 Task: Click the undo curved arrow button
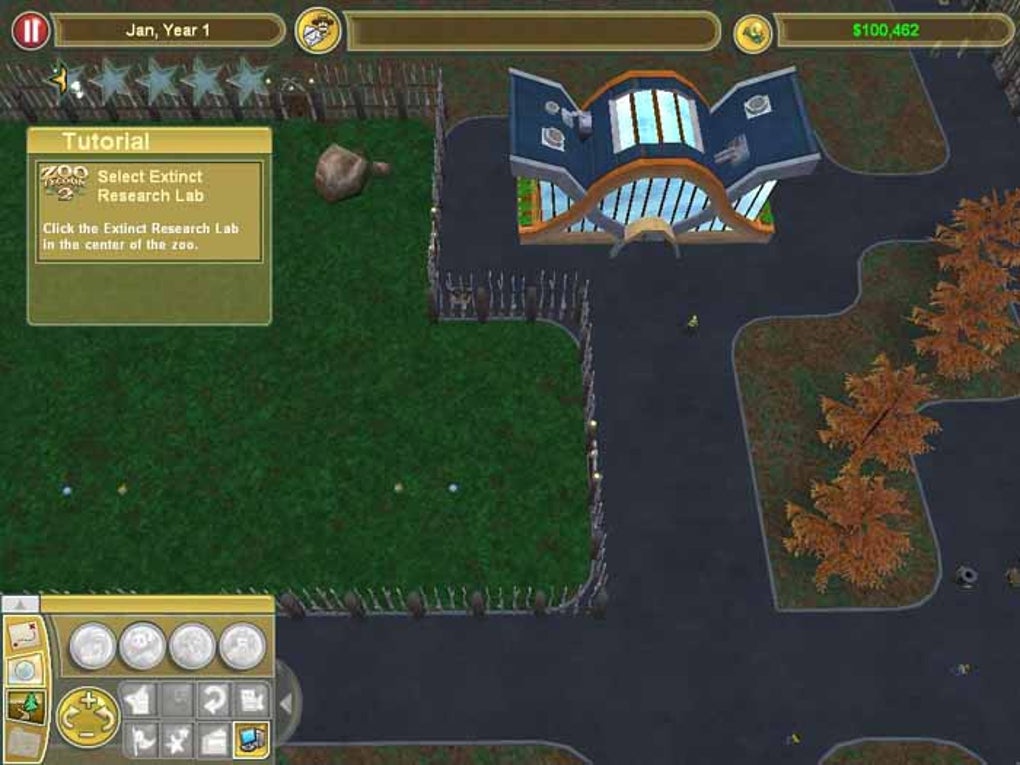[x=213, y=698]
